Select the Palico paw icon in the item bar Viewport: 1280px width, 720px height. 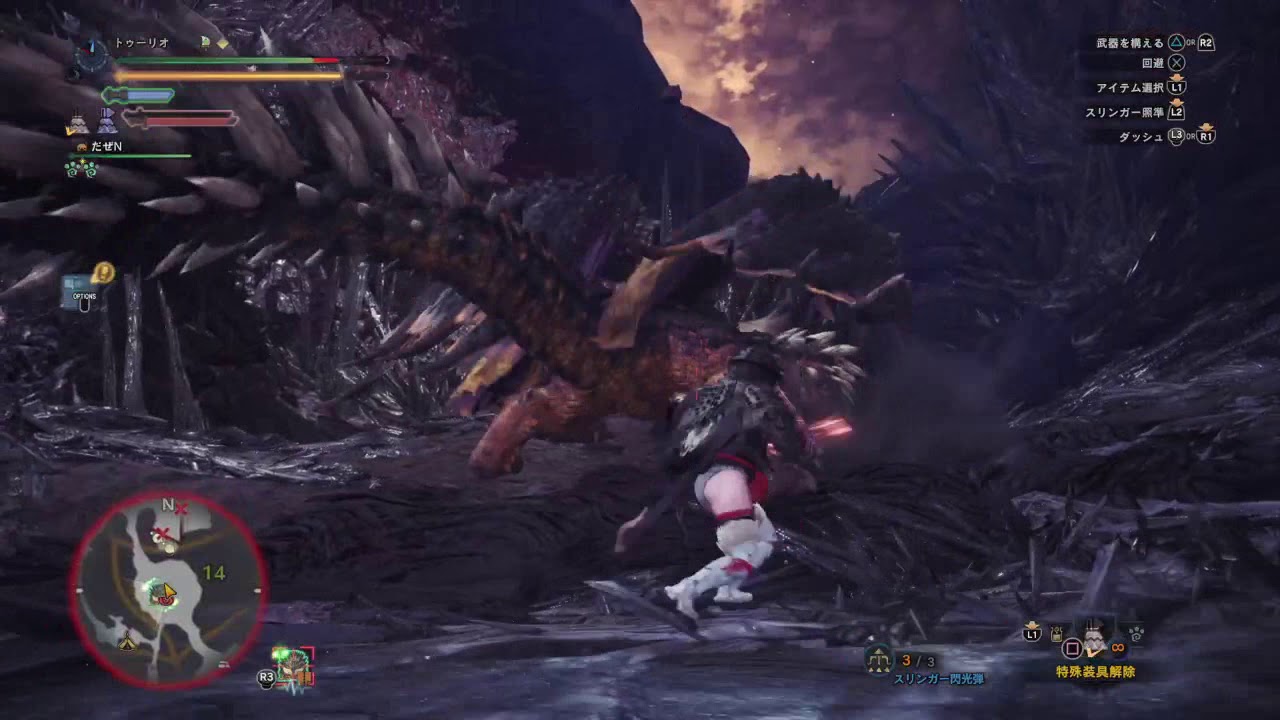[x=1136, y=632]
